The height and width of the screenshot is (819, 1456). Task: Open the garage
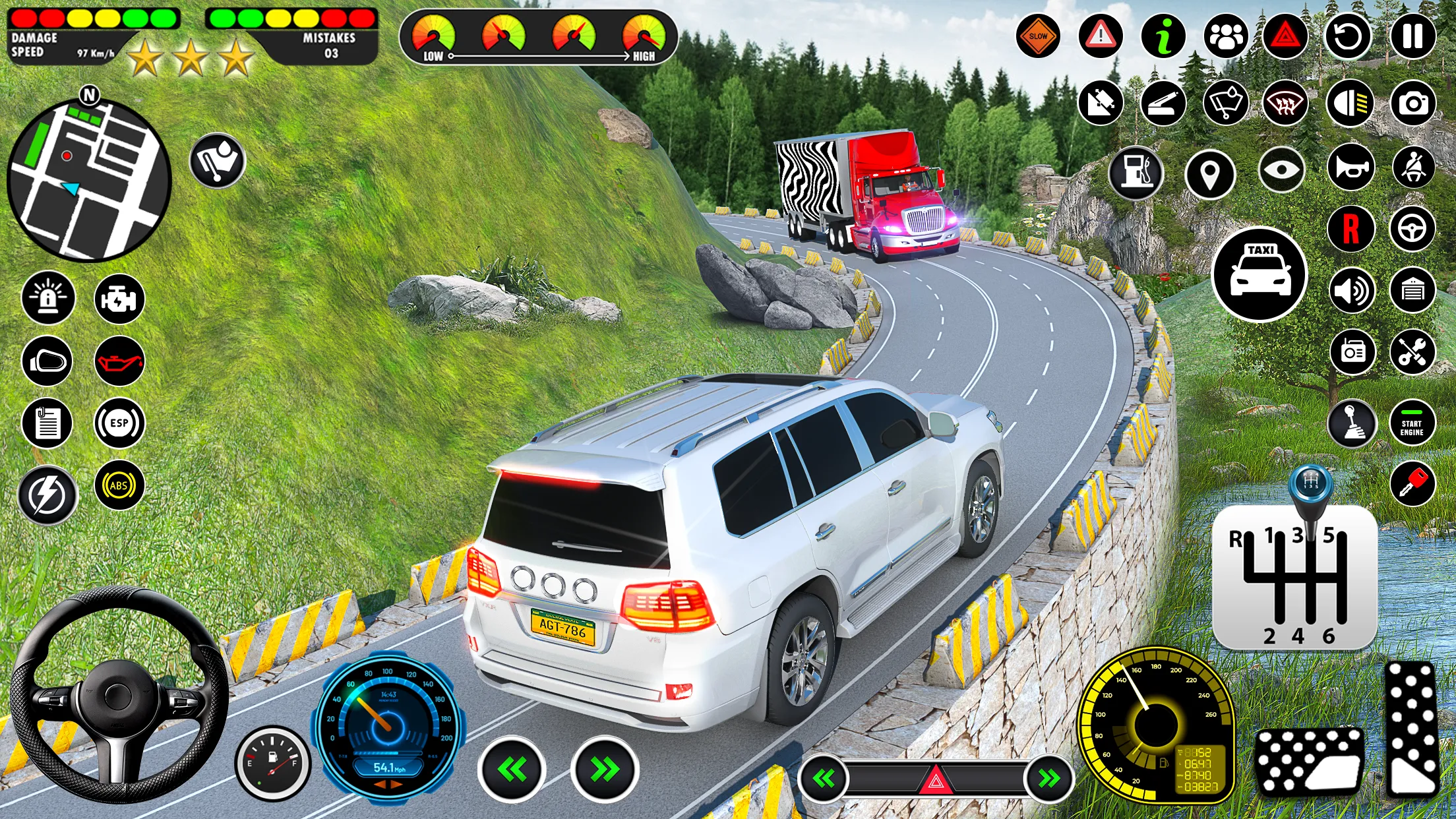tap(1414, 291)
